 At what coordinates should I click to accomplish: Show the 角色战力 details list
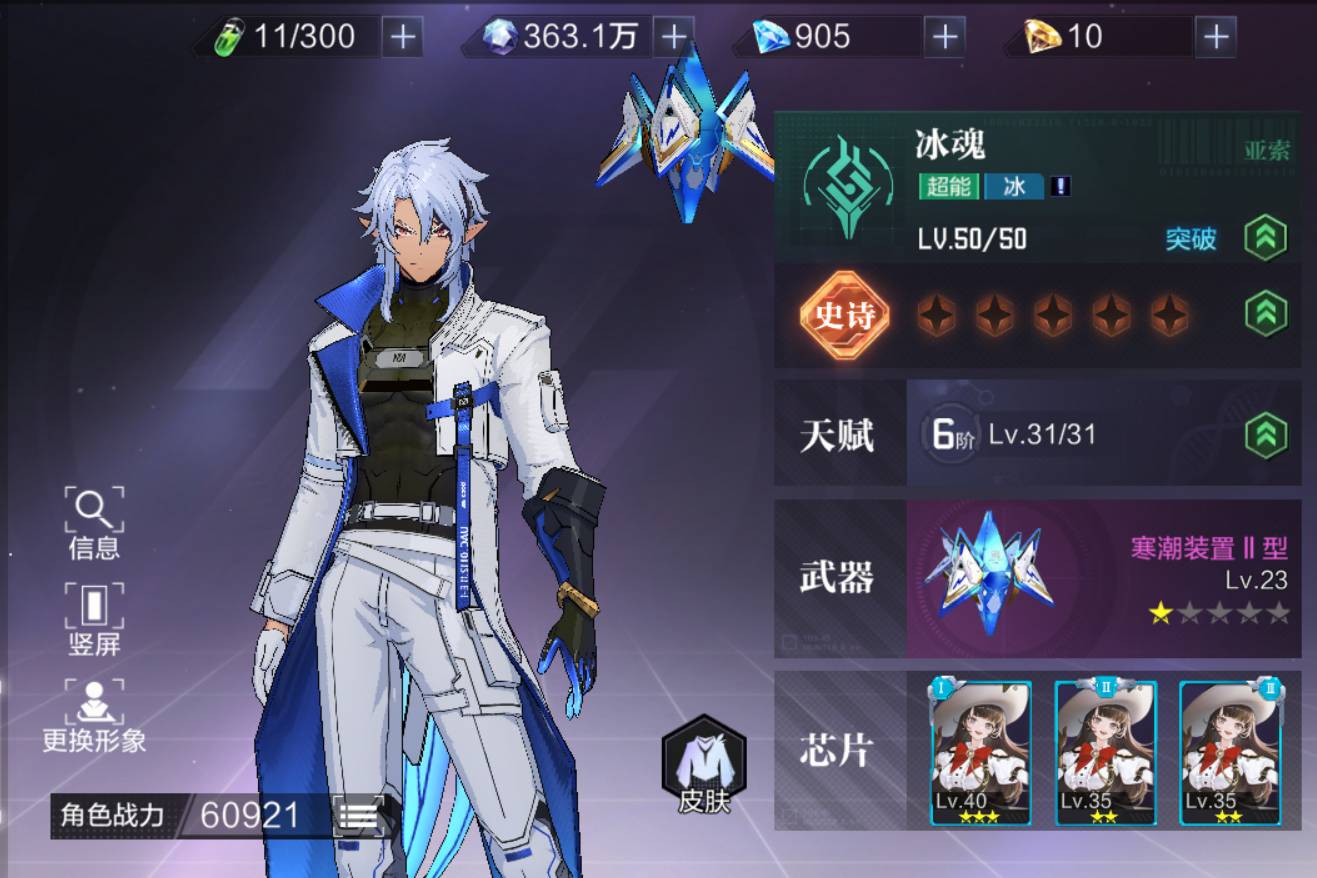point(357,816)
